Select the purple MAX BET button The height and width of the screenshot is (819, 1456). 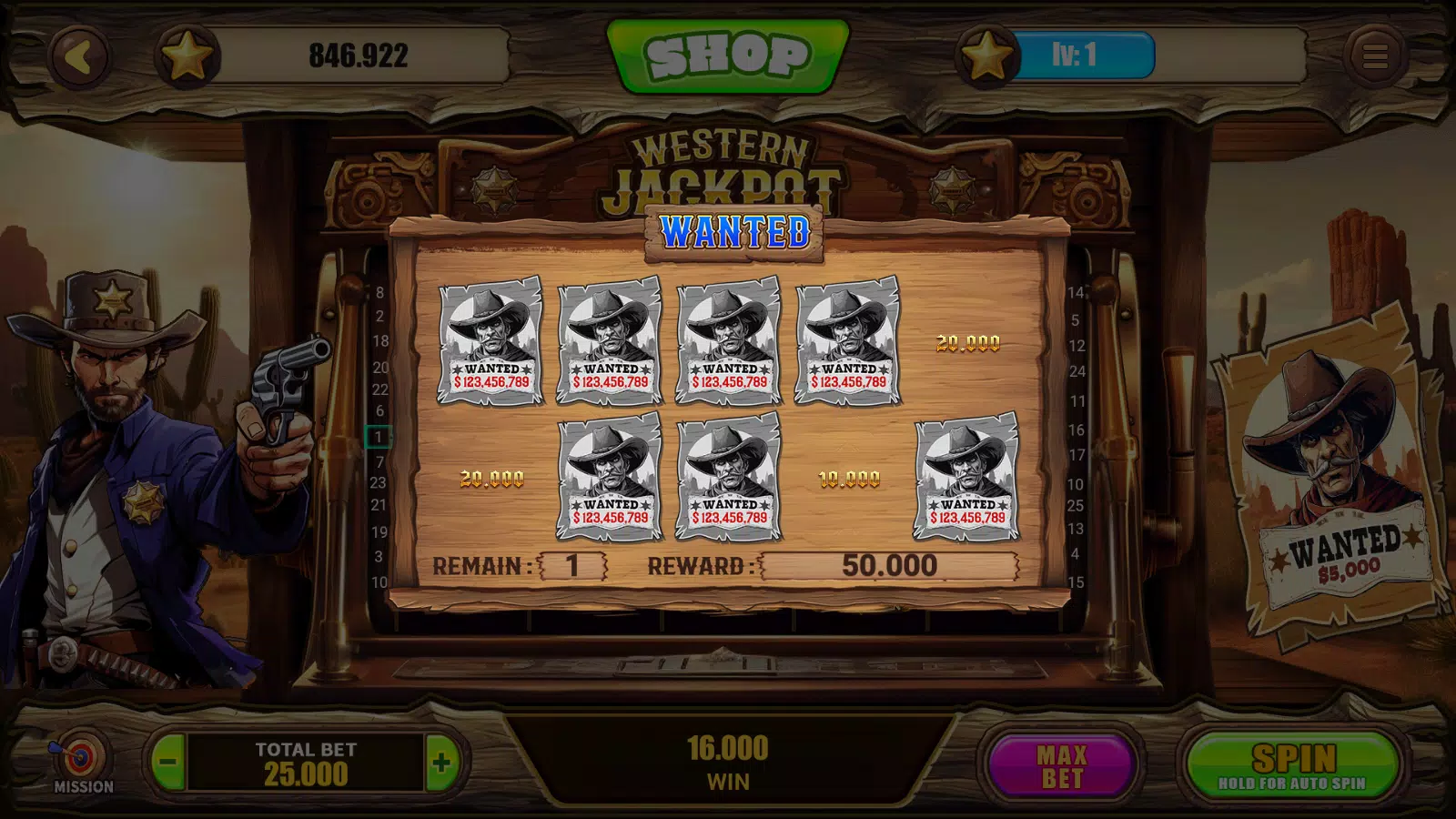(1061, 765)
